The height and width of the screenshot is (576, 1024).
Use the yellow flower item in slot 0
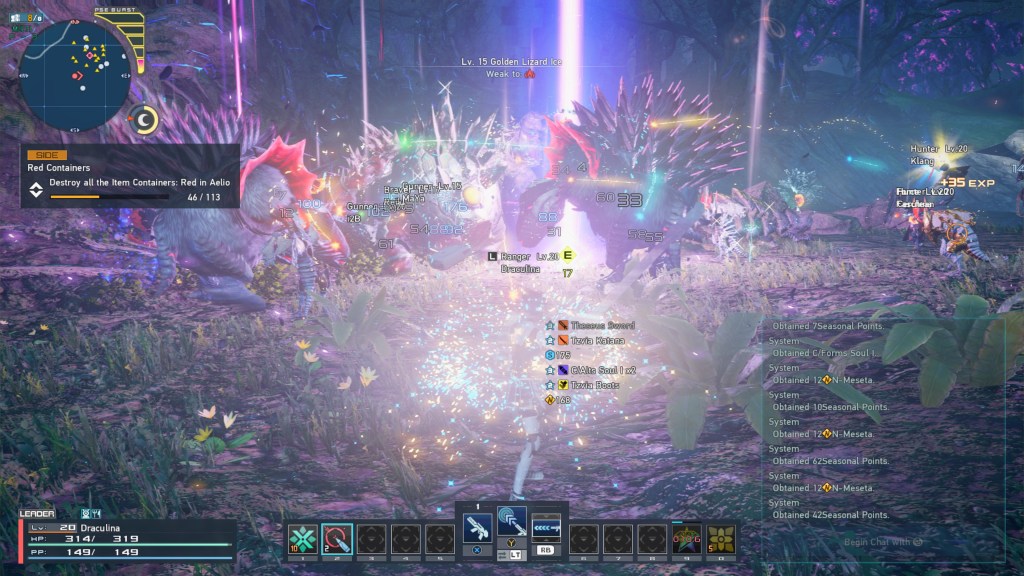720,539
